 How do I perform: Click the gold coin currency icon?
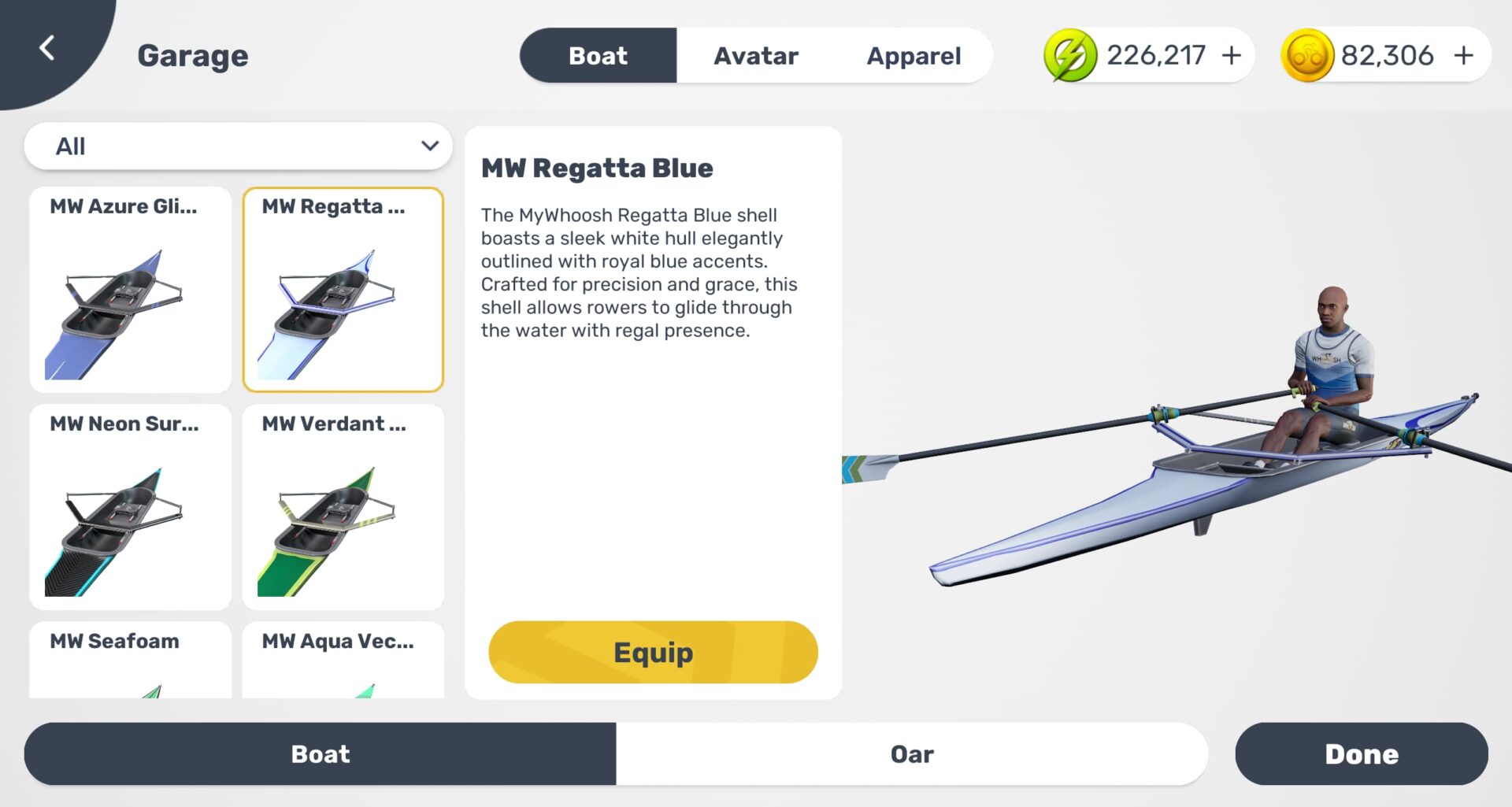[x=1309, y=54]
